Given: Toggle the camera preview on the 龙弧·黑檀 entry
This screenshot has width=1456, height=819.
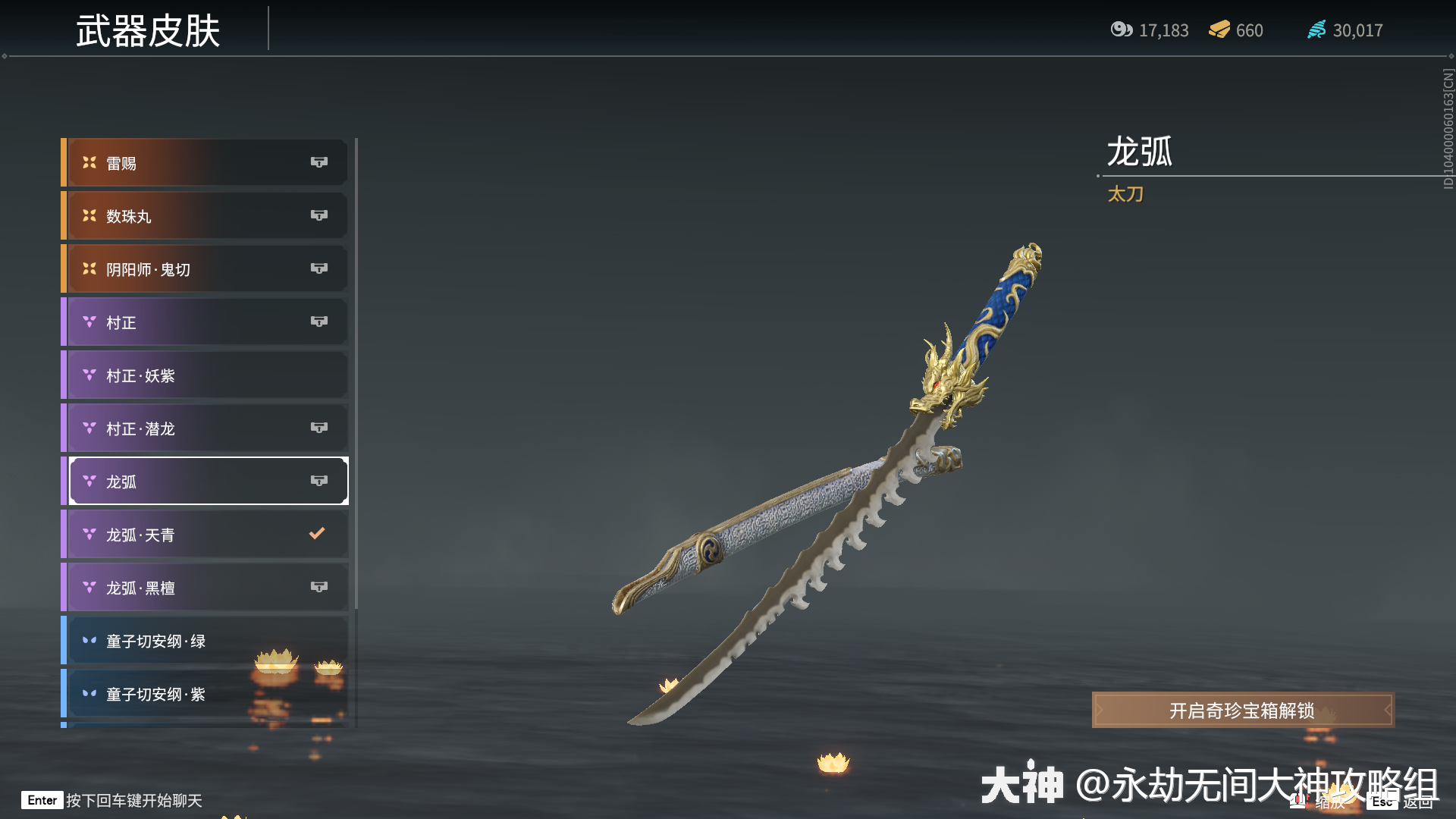Looking at the screenshot, I should pos(319,586).
